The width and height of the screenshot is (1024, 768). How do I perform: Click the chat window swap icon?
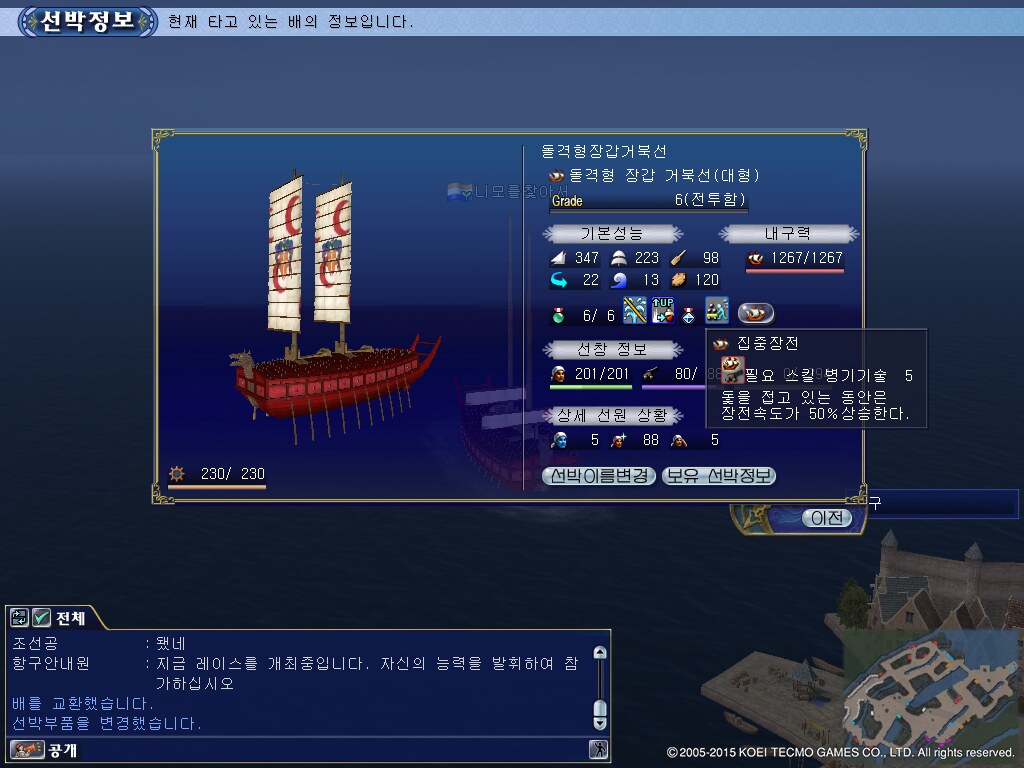(20, 618)
